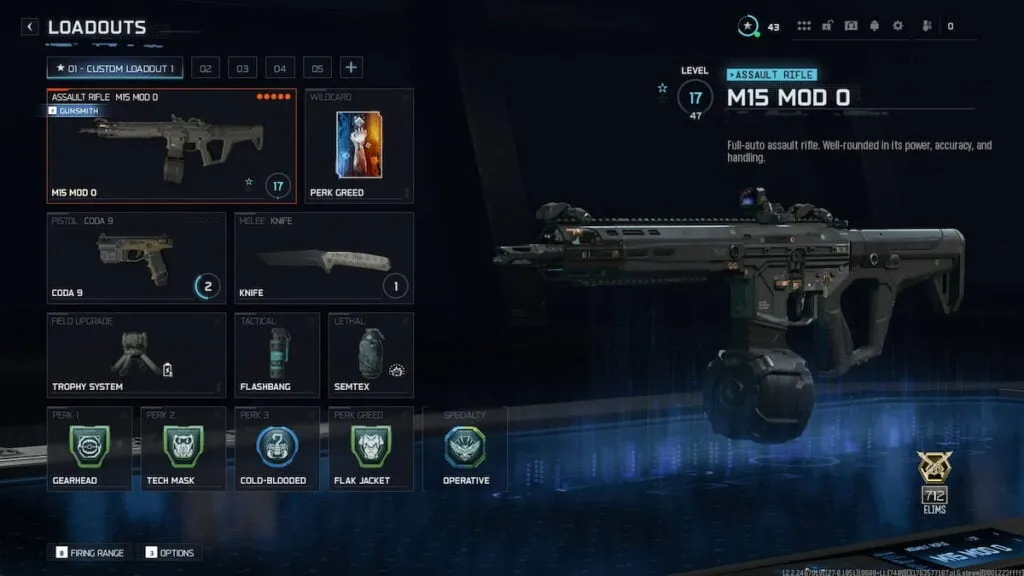1024x576 pixels.
Task: Choose the Knife melee slot
Action: pos(324,257)
